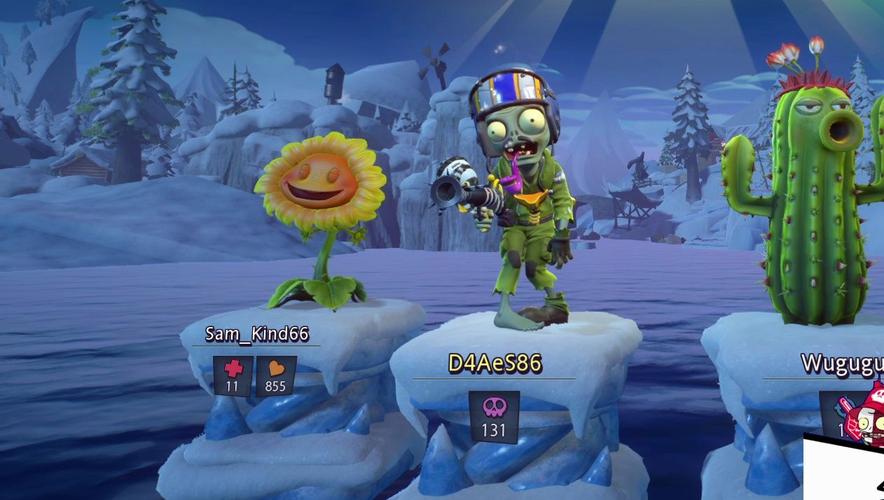This screenshot has height=500, width=884.
Task: Select the D4AeS86 player name plate
Action: point(494,364)
